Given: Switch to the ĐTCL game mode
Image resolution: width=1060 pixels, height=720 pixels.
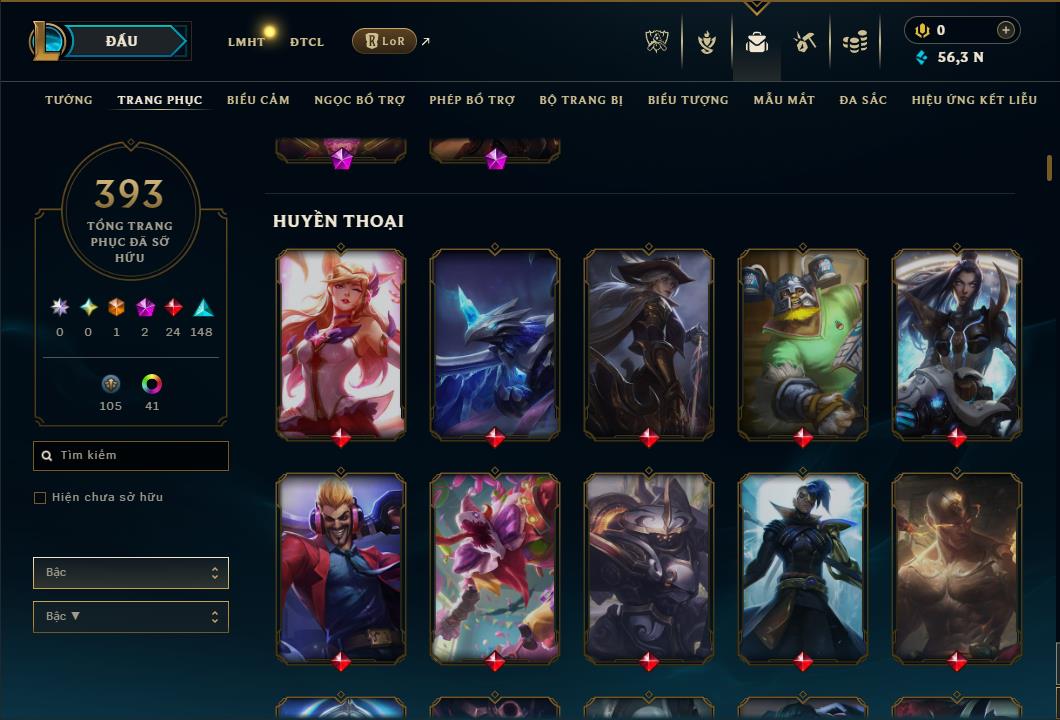Looking at the screenshot, I should point(307,42).
